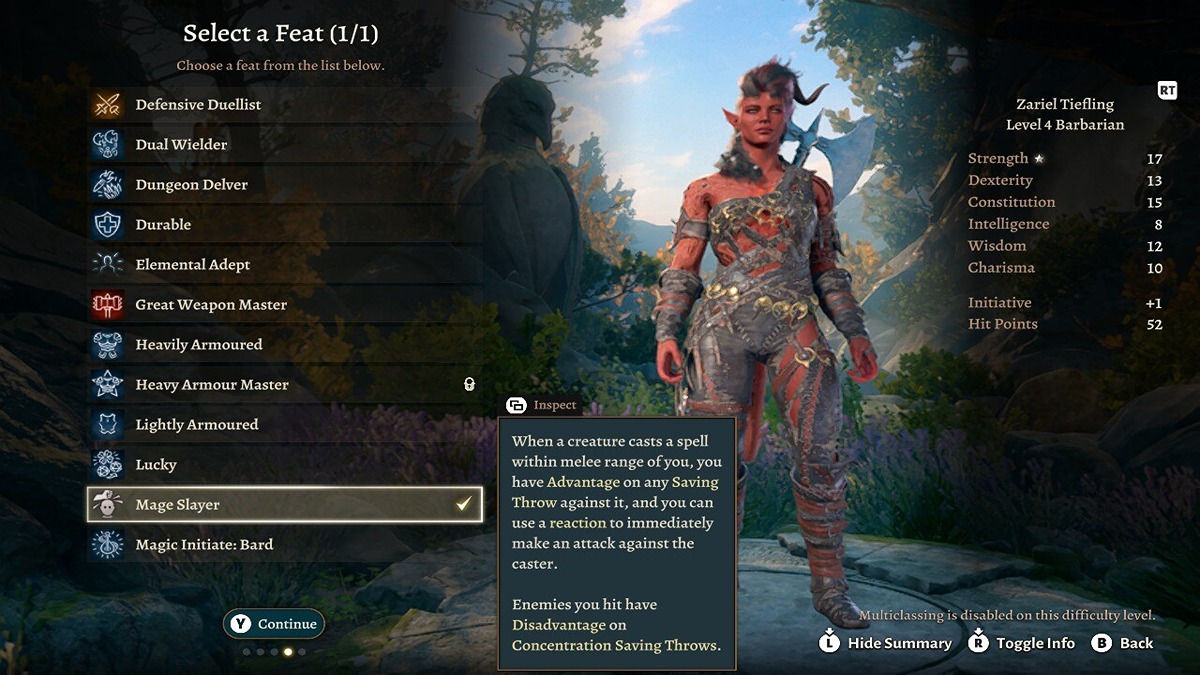
Task: Select the Defensive Duellist feat
Action: [198, 105]
